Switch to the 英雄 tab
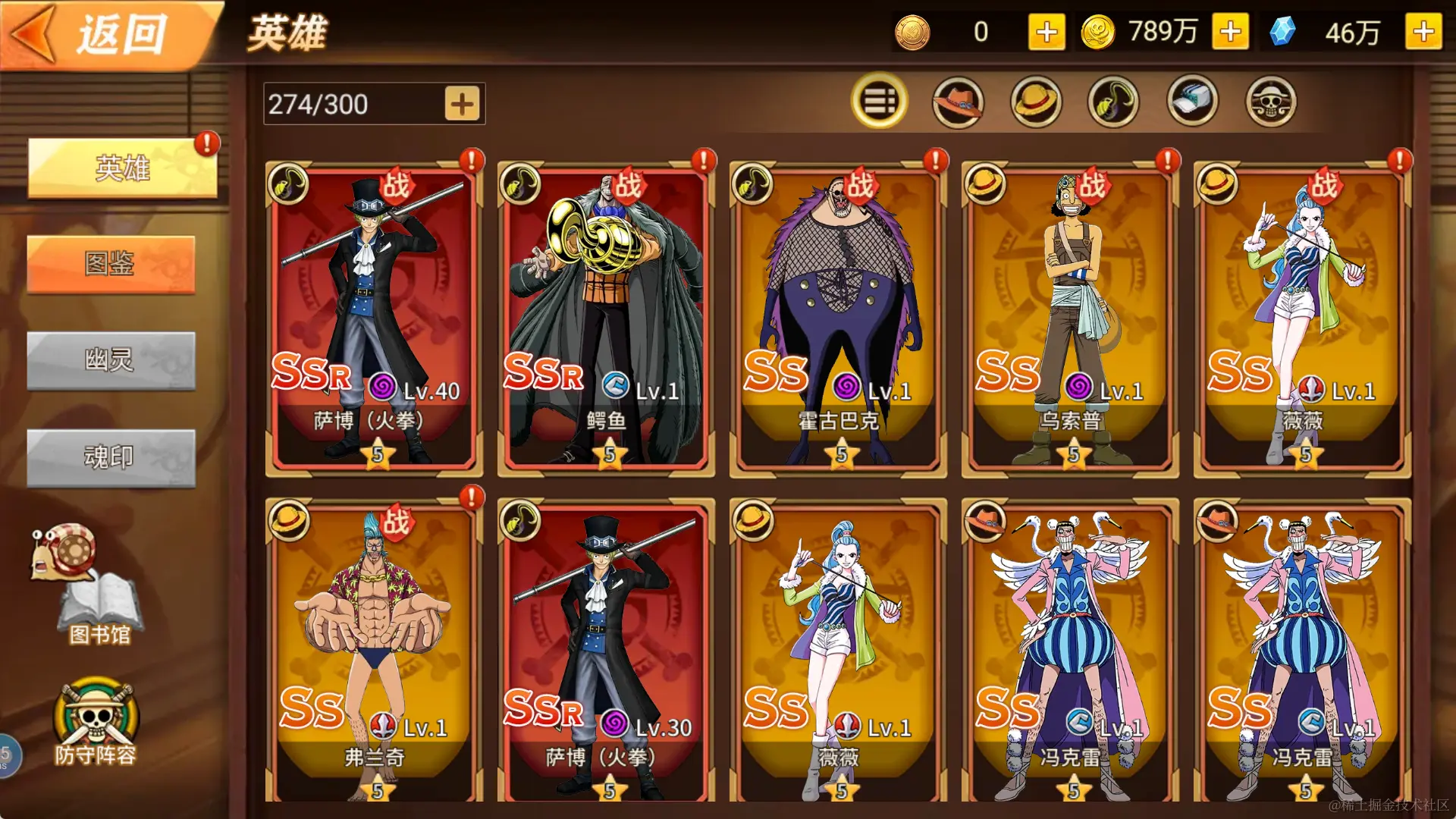 pos(122,168)
